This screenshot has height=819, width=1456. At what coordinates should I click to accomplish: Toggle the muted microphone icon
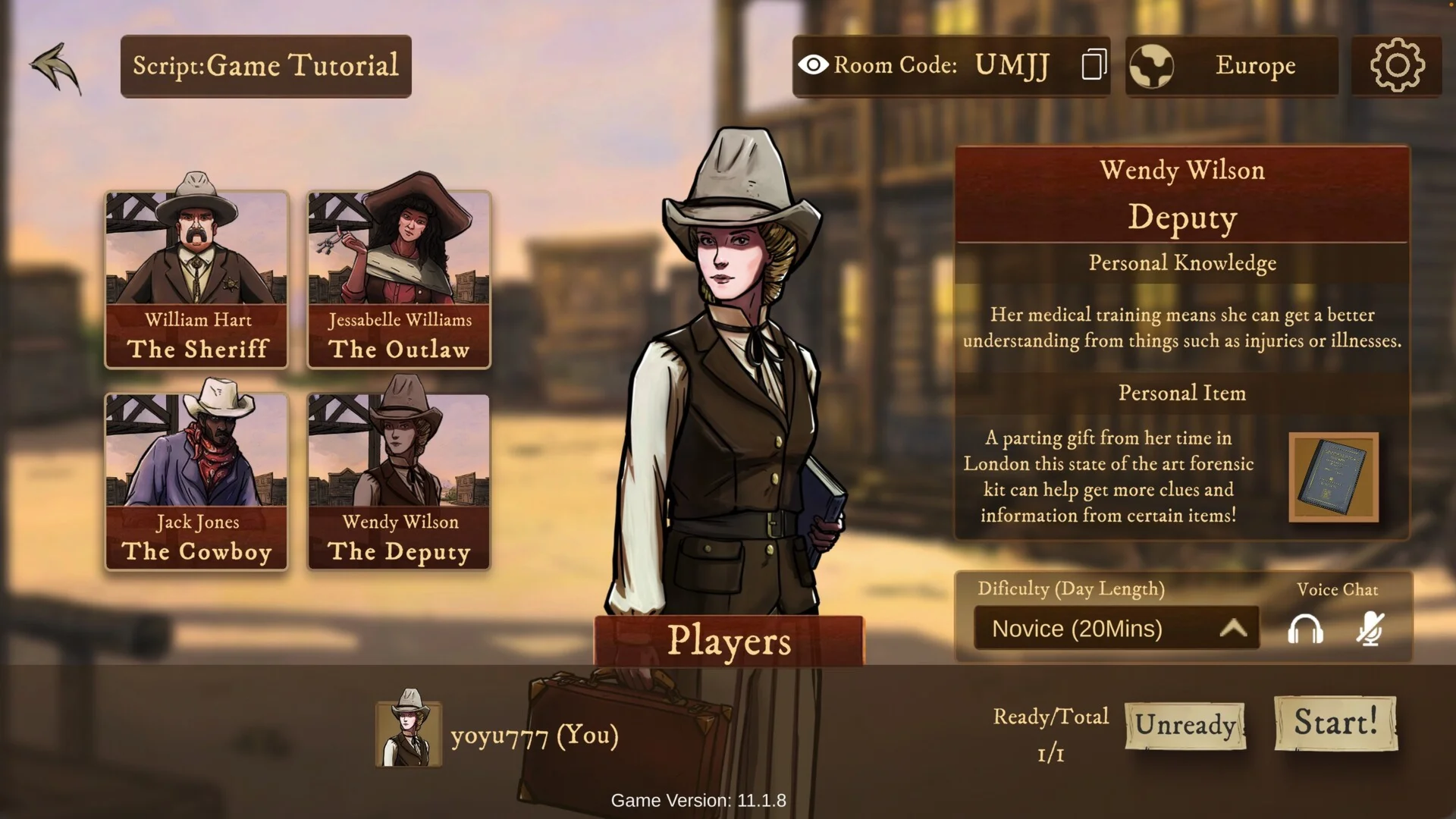[x=1370, y=629]
